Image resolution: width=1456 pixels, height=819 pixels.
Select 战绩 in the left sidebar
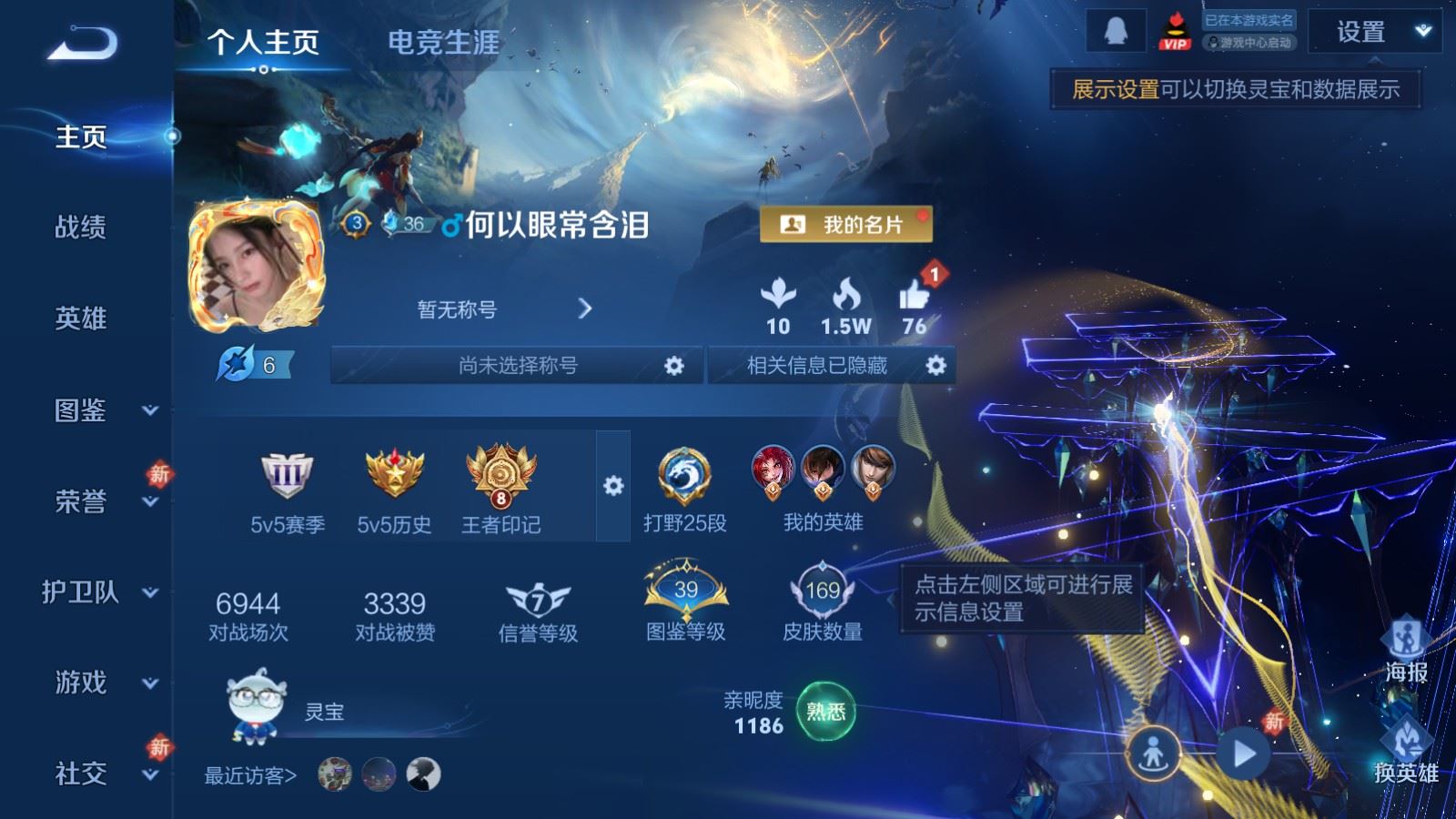(81, 229)
